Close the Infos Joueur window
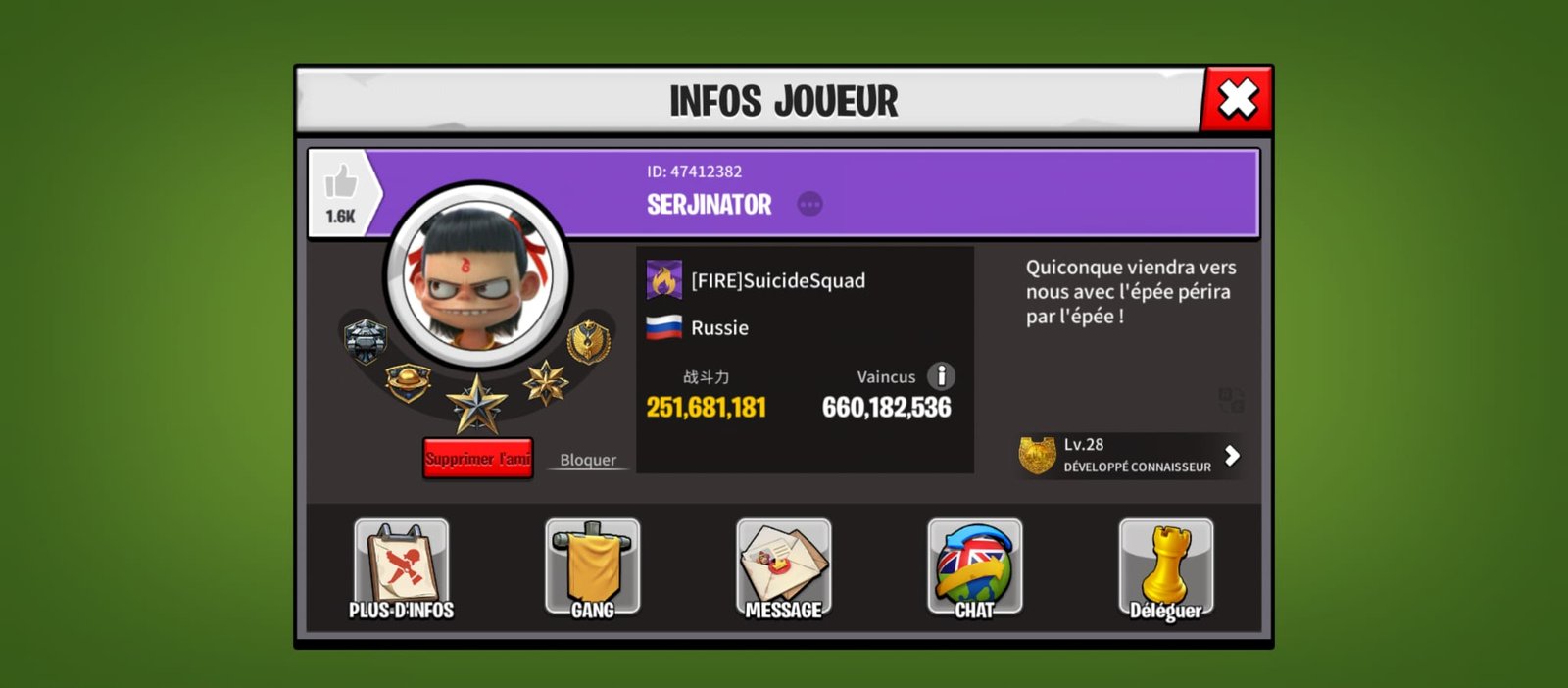 (1237, 99)
